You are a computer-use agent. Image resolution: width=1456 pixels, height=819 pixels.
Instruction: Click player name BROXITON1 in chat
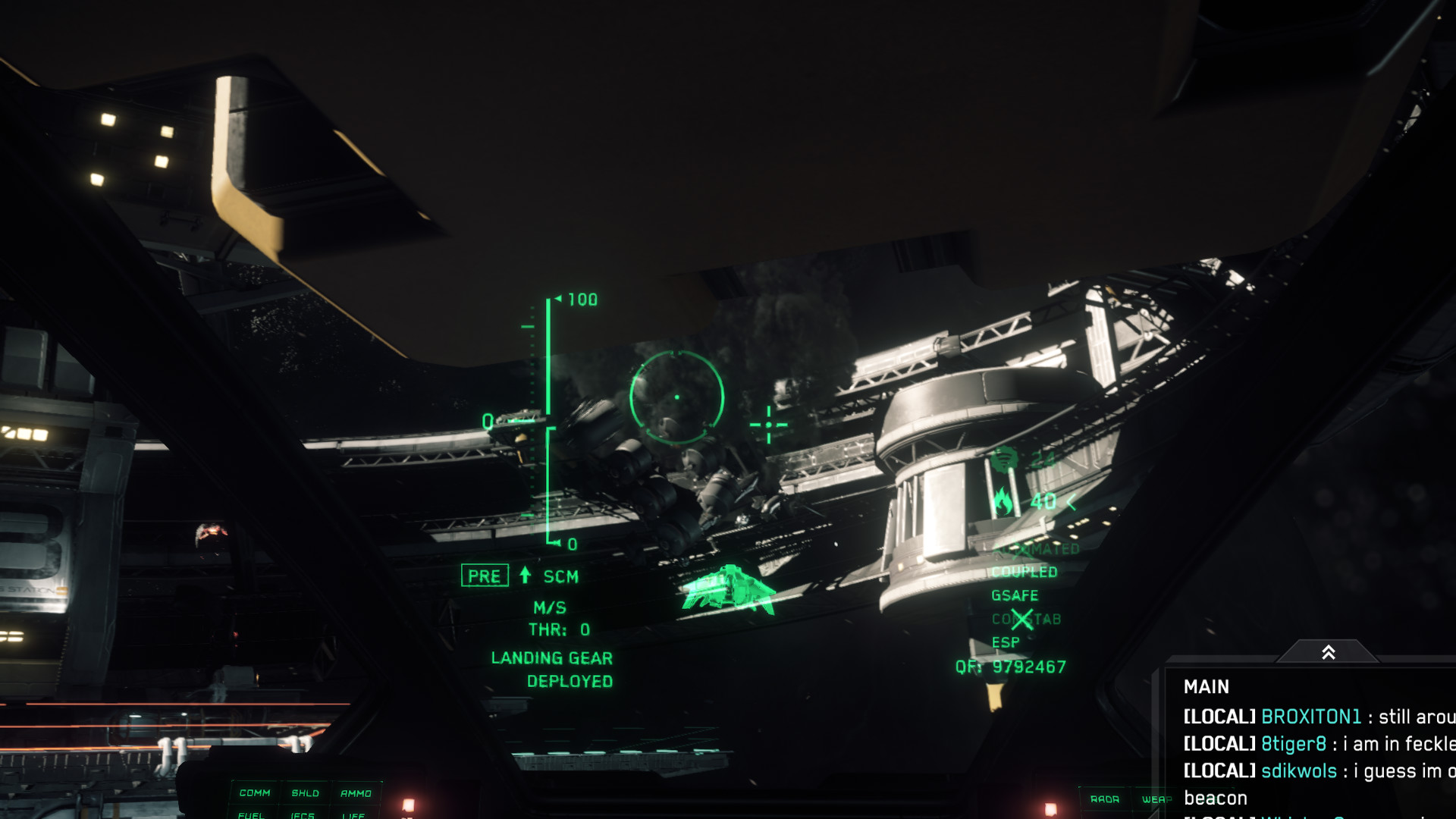point(1311,717)
